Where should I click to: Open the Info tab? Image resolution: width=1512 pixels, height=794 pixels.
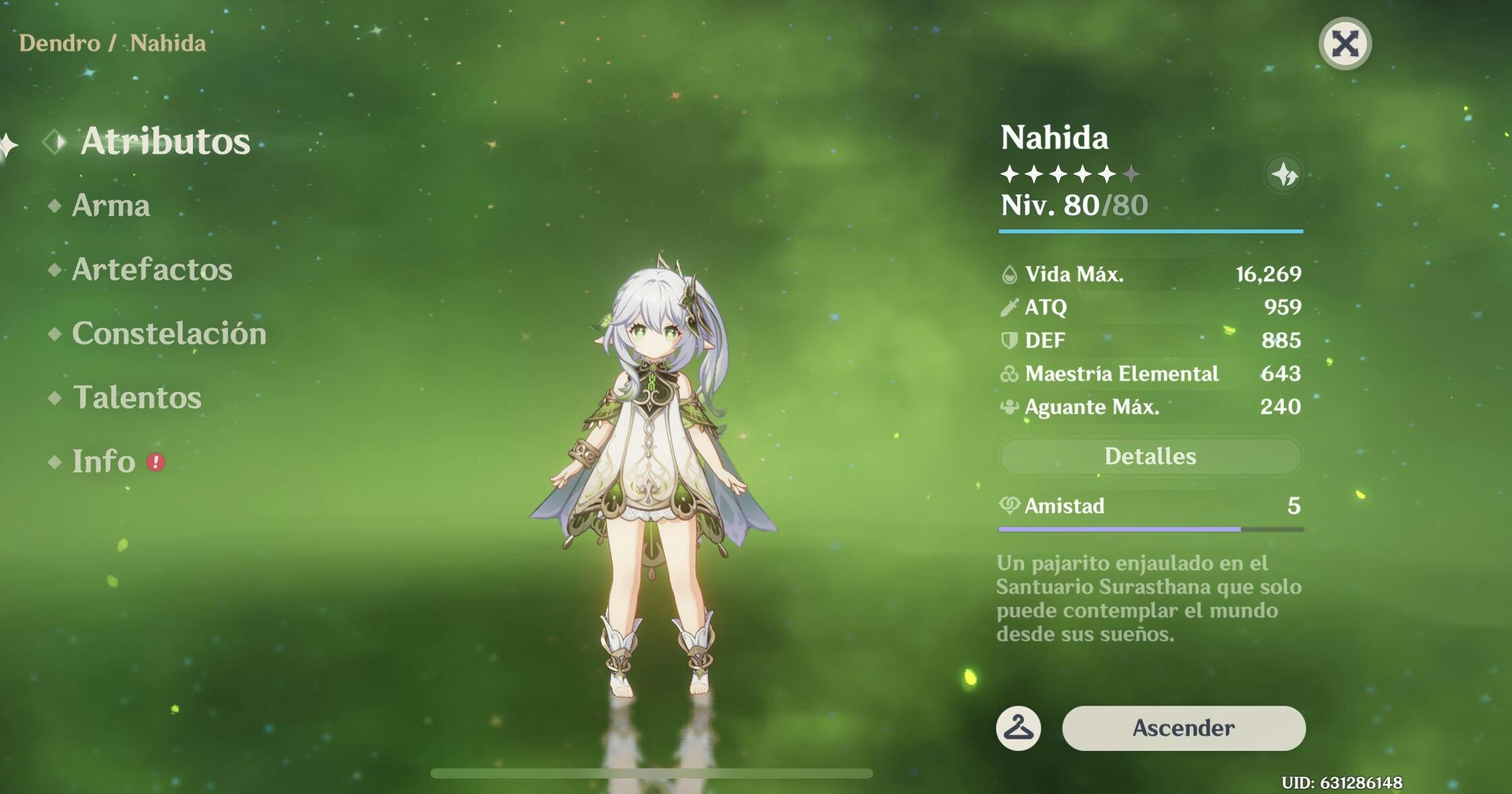(x=104, y=461)
